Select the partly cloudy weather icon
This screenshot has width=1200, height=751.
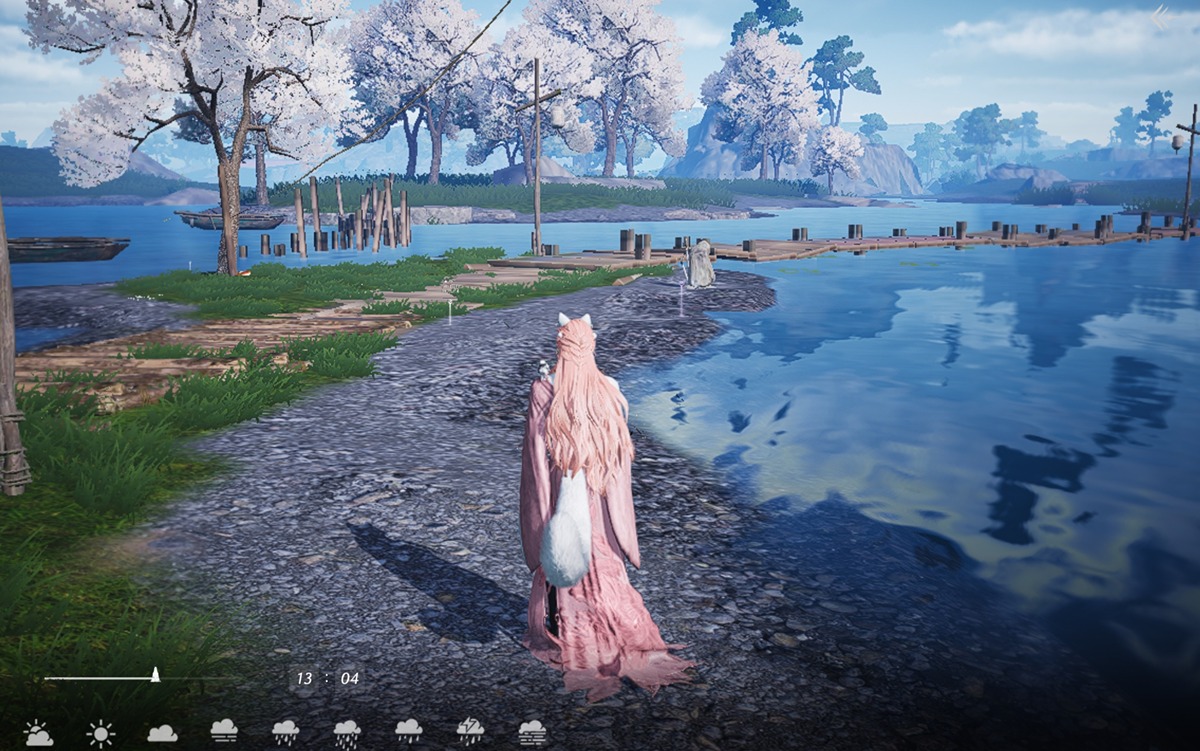(38, 734)
